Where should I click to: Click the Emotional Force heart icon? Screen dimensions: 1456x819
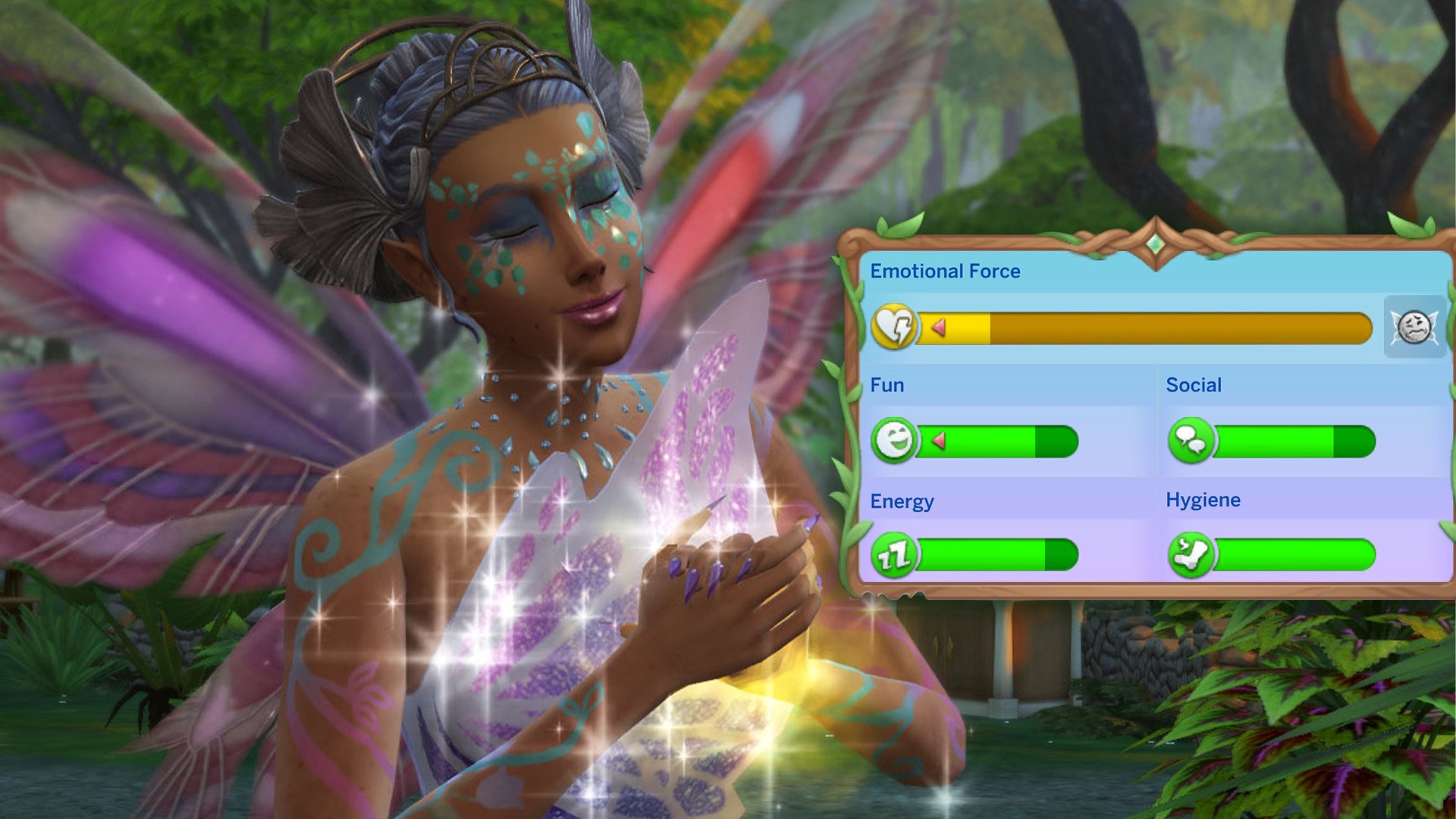(x=895, y=328)
